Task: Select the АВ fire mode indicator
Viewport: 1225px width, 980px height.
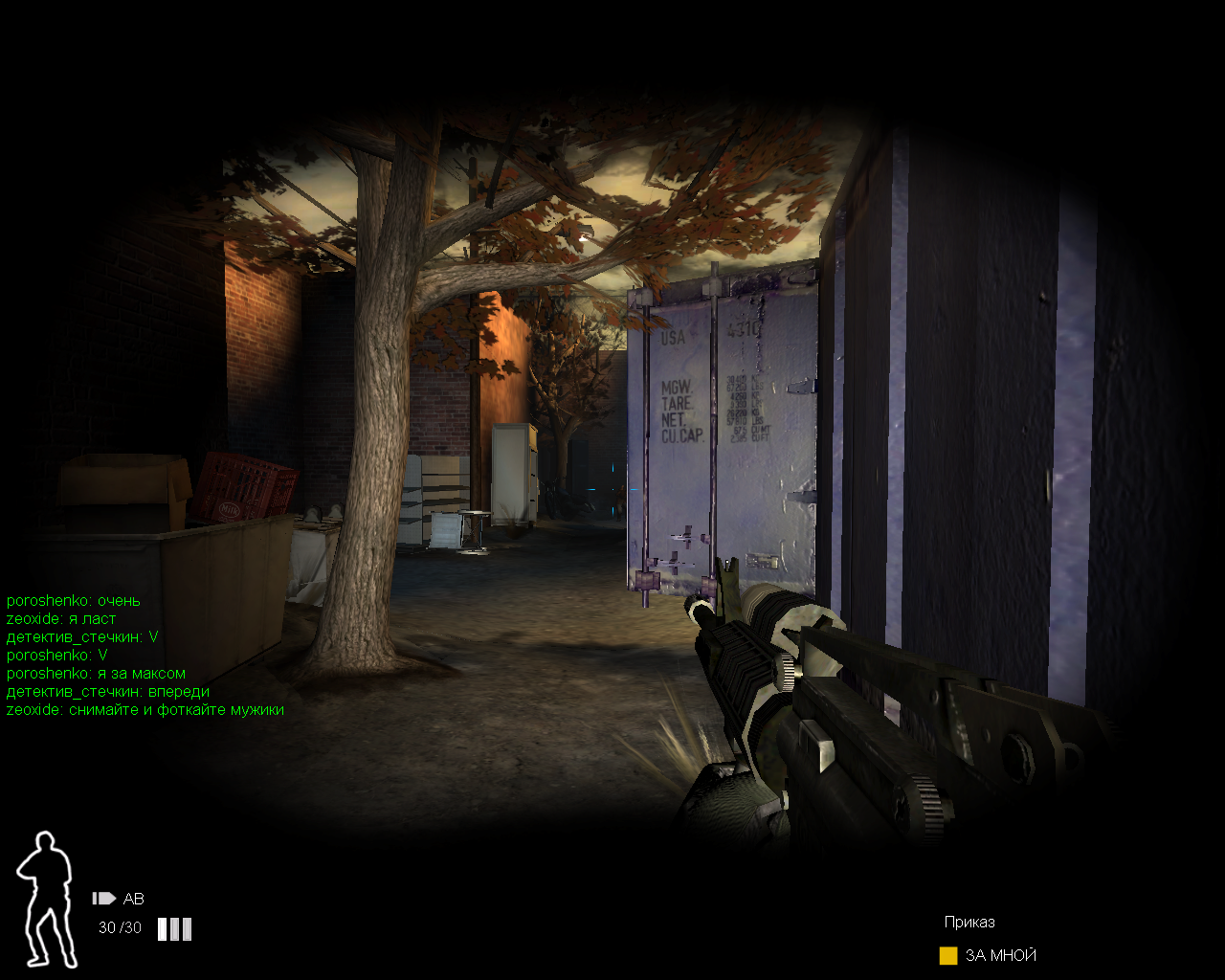Action: 119,899
